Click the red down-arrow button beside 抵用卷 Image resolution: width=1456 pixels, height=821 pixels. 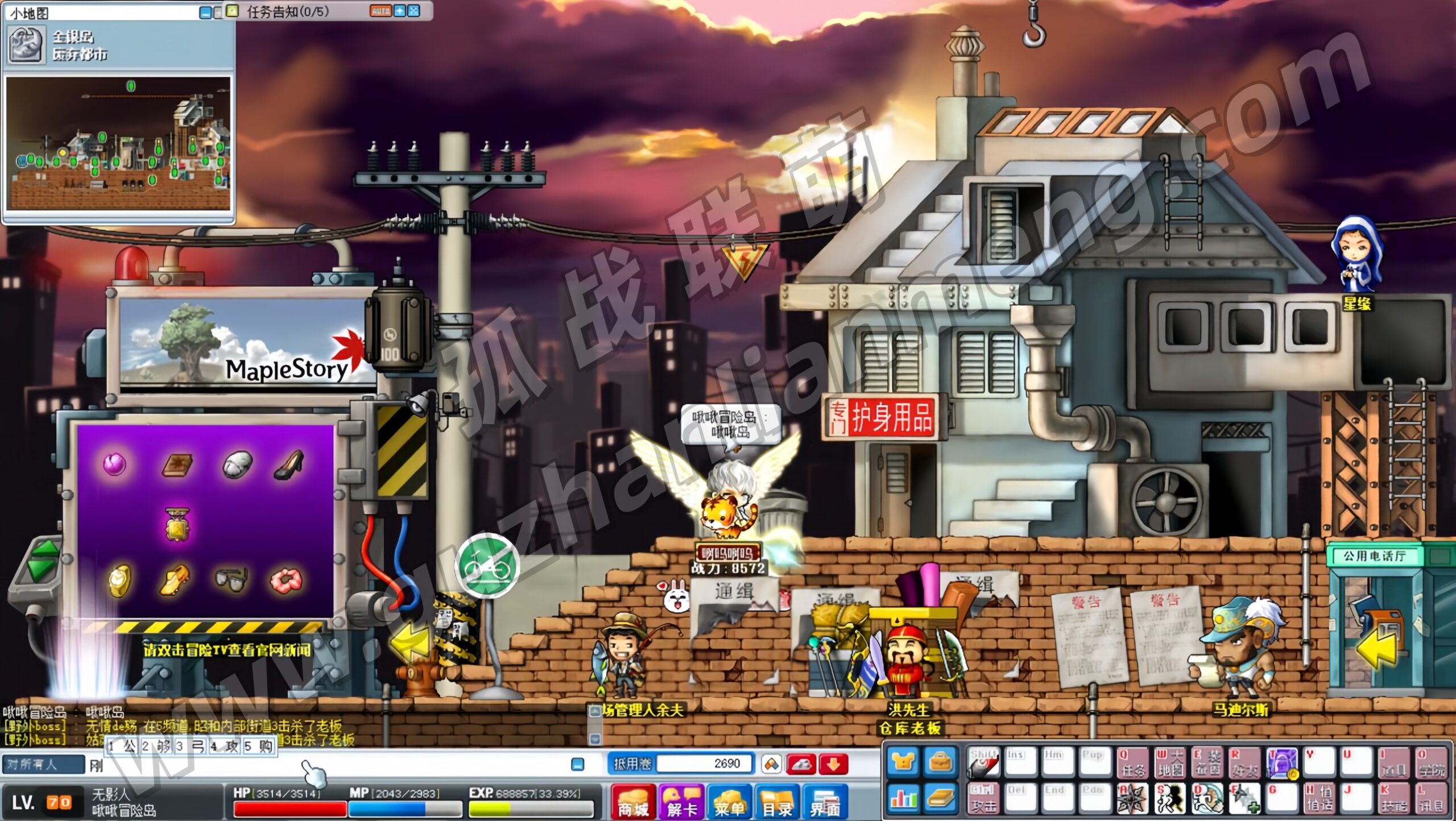click(833, 764)
